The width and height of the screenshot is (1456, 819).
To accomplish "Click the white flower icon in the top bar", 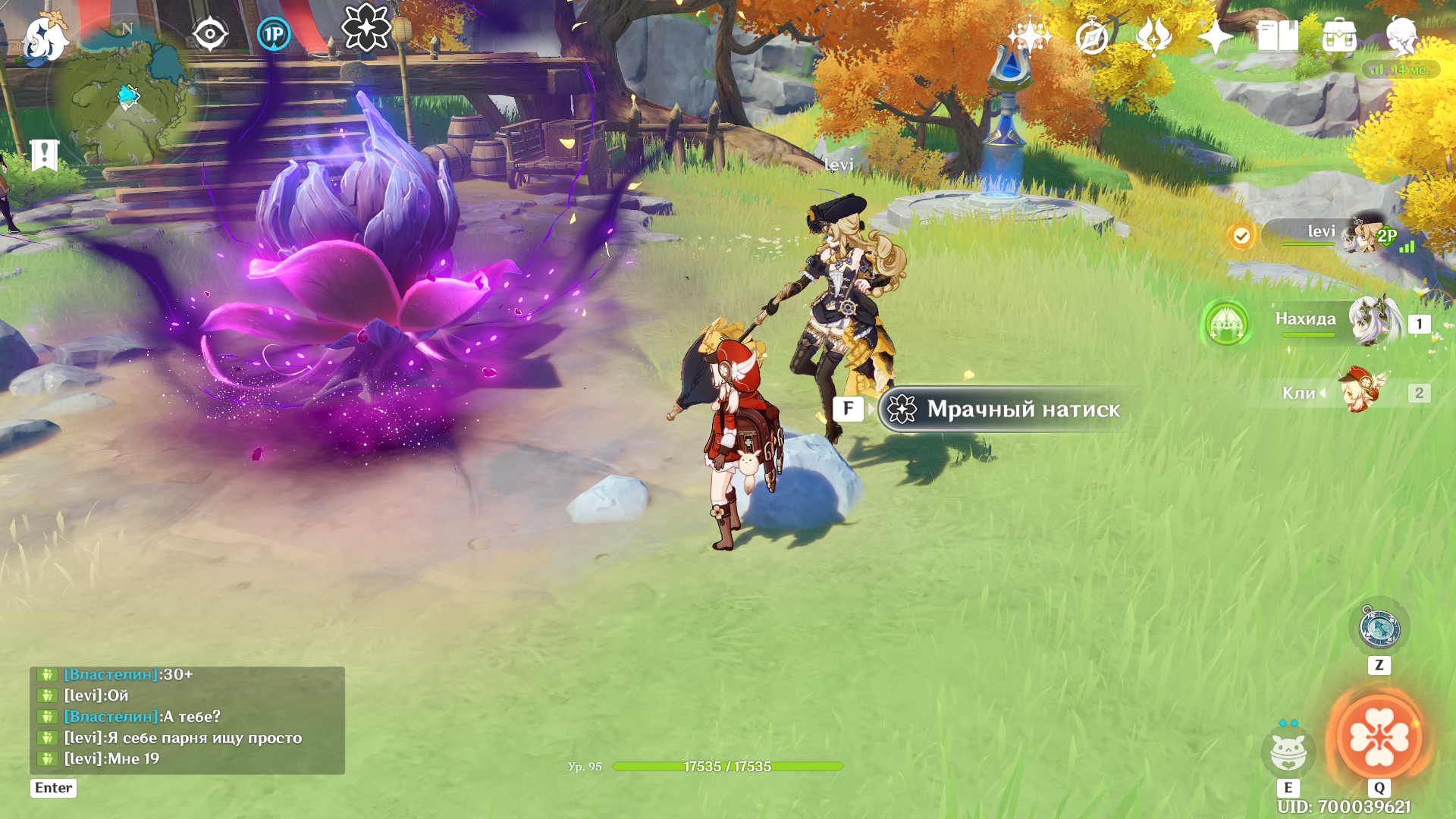I will (366, 28).
